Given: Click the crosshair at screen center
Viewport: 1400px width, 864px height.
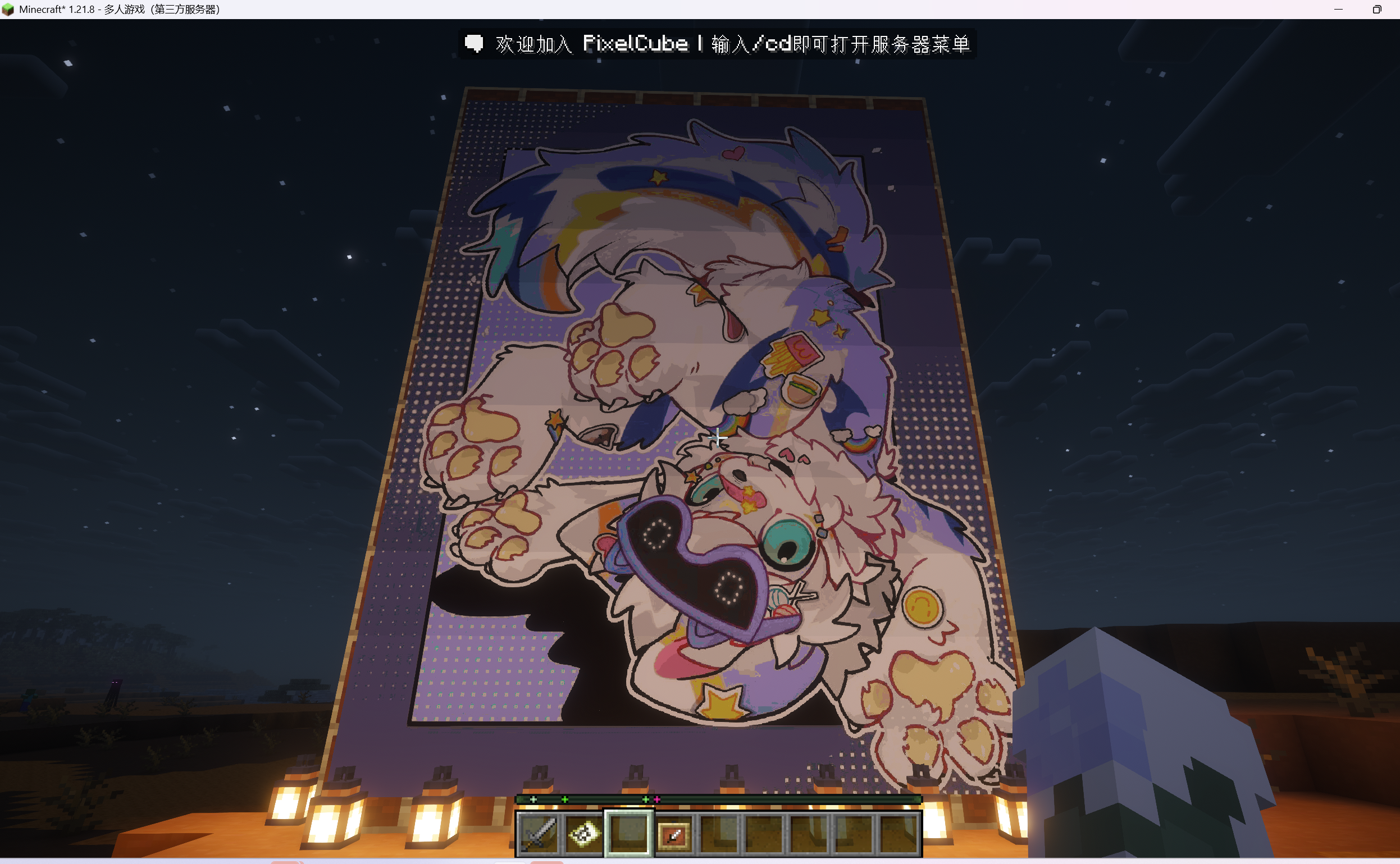Looking at the screenshot, I should (x=718, y=437).
